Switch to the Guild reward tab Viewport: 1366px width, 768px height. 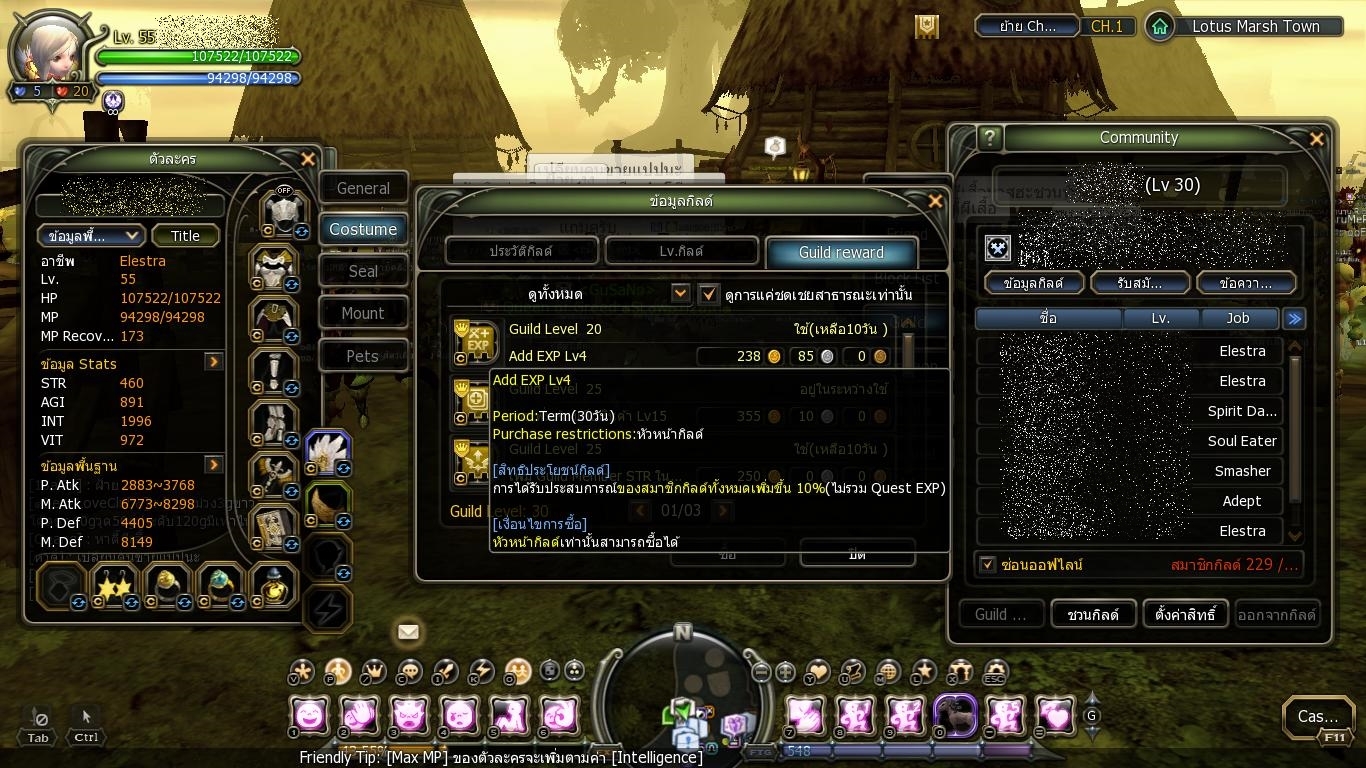840,252
